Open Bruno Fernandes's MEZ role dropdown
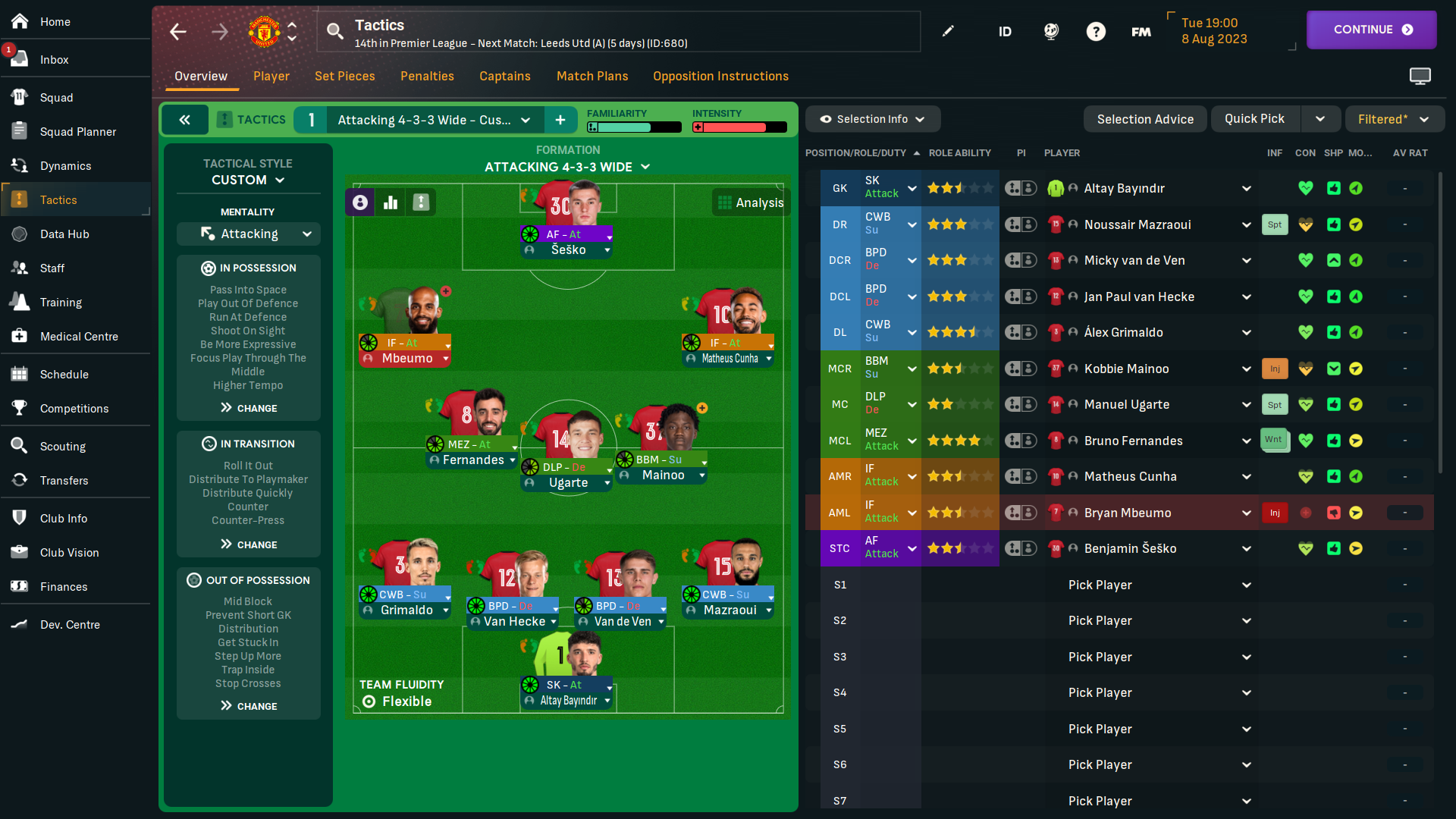1456x819 pixels. [912, 440]
